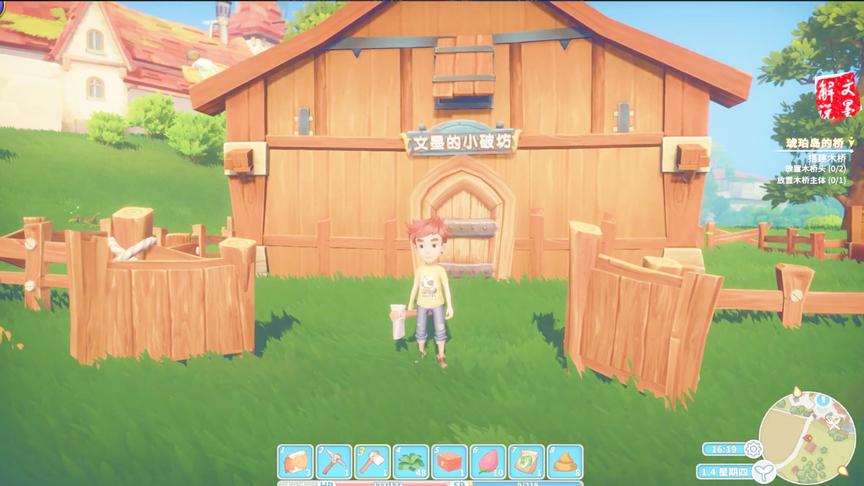864x486 pixels.
Task: Pick the pink fruit hotbar slot
Action: tap(488, 461)
